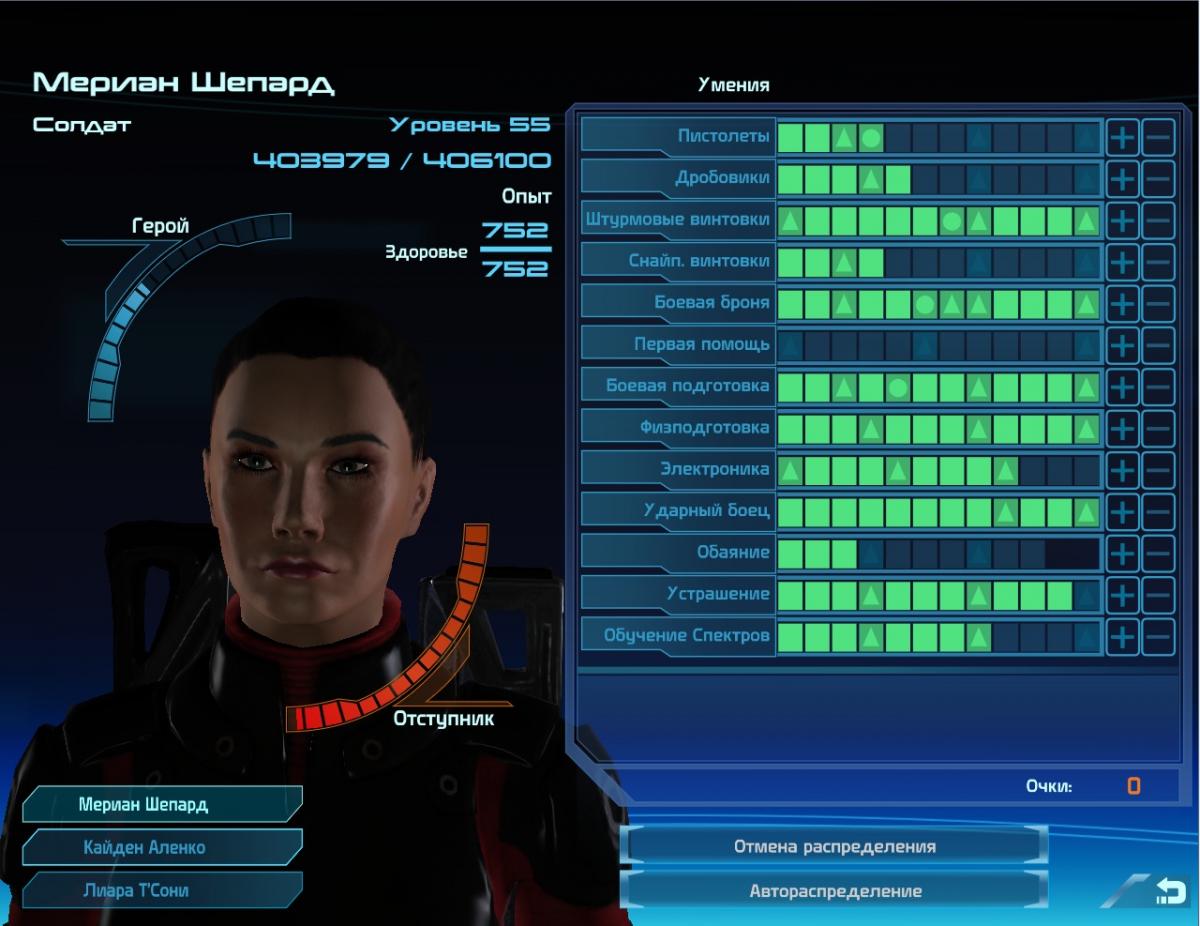The image size is (1200, 926).
Task: Add a point to Обучение Спектров
Action: [x=1122, y=636]
